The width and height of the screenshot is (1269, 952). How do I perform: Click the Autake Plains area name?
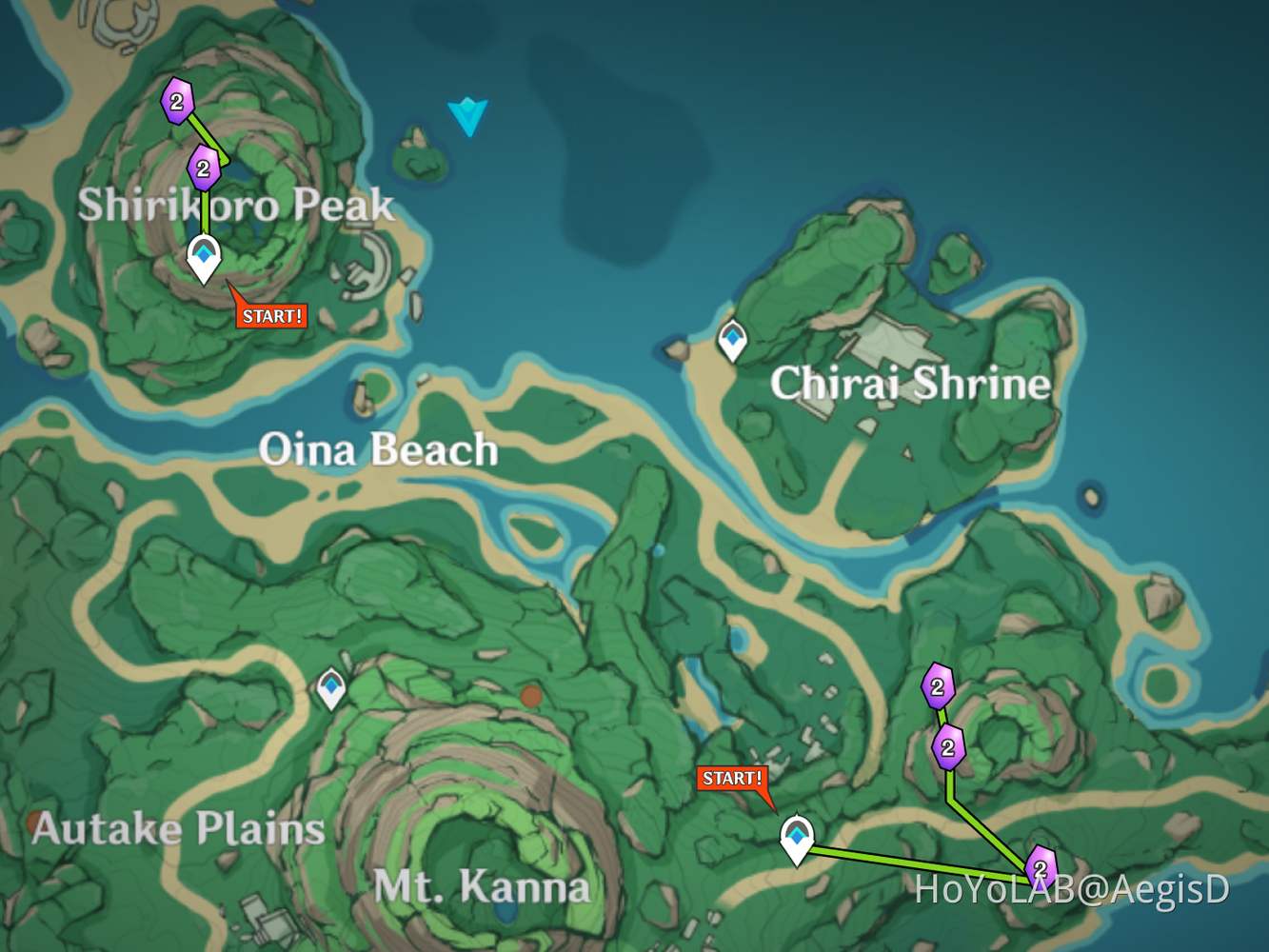[179, 829]
